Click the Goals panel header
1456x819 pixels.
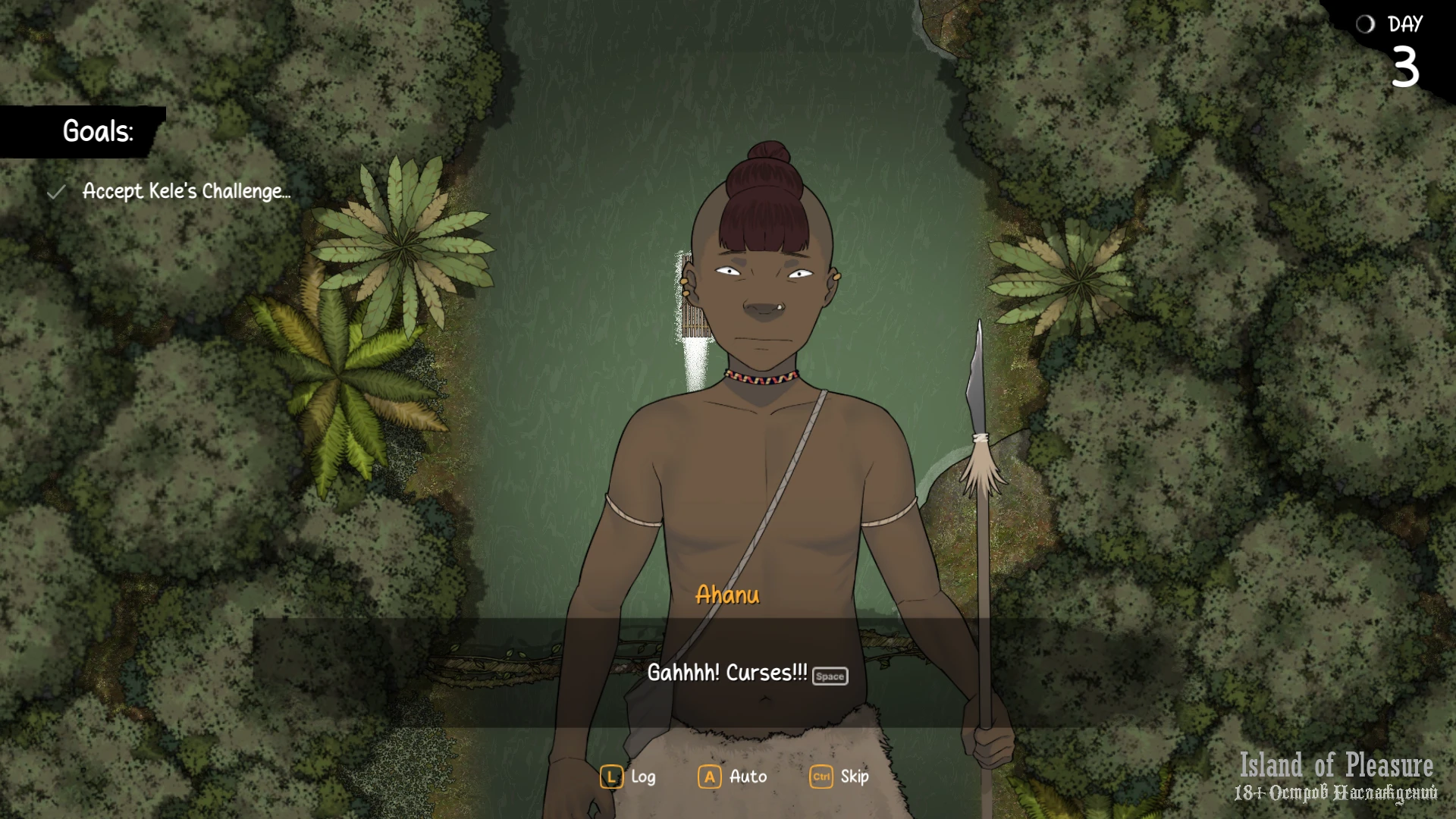[x=97, y=131]
